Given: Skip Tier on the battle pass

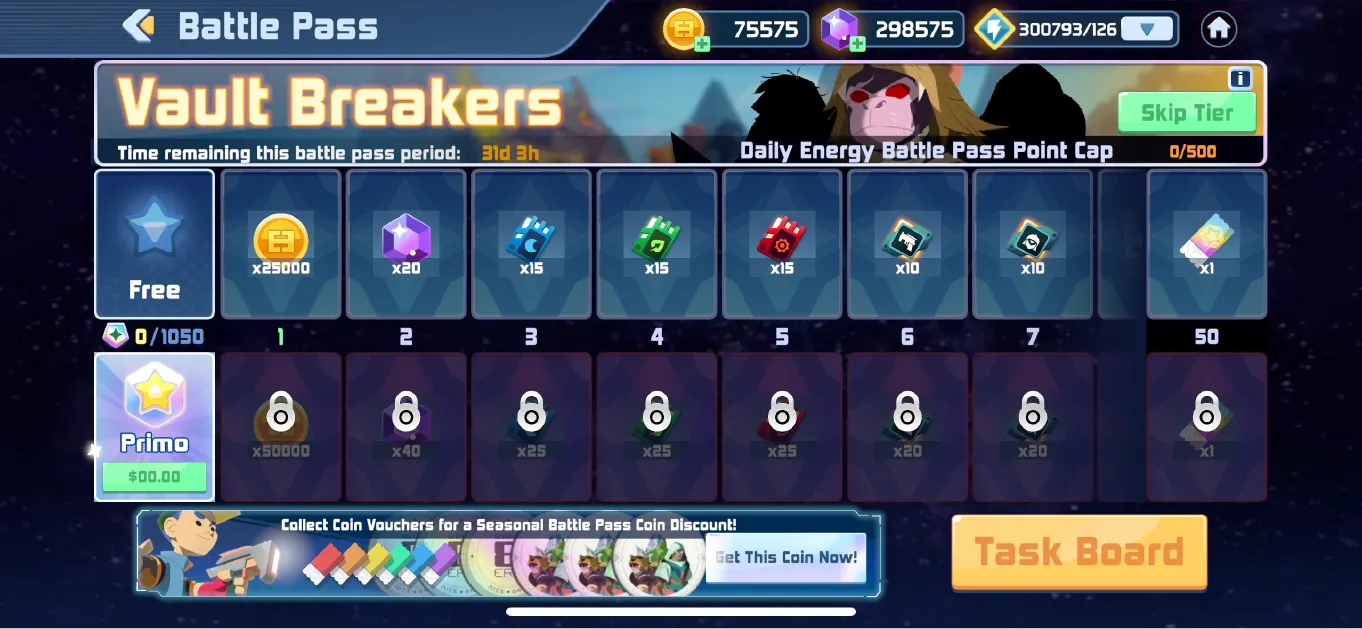Looking at the screenshot, I should pyautogui.click(x=1186, y=112).
